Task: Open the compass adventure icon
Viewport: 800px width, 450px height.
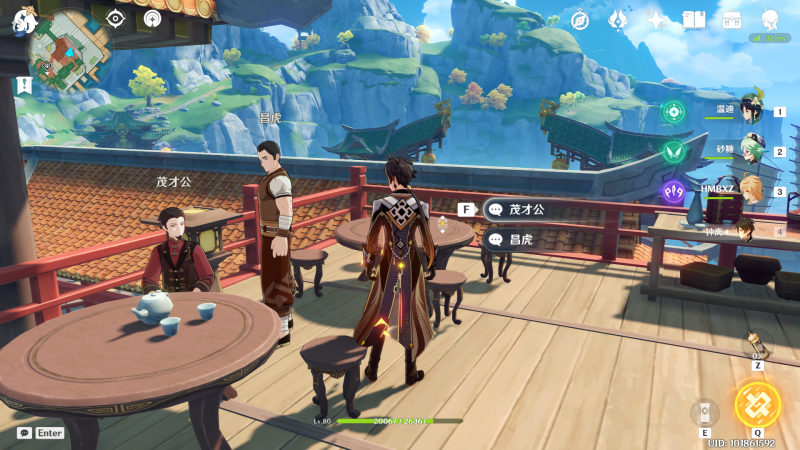Action: pyautogui.click(x=580, y=20)
